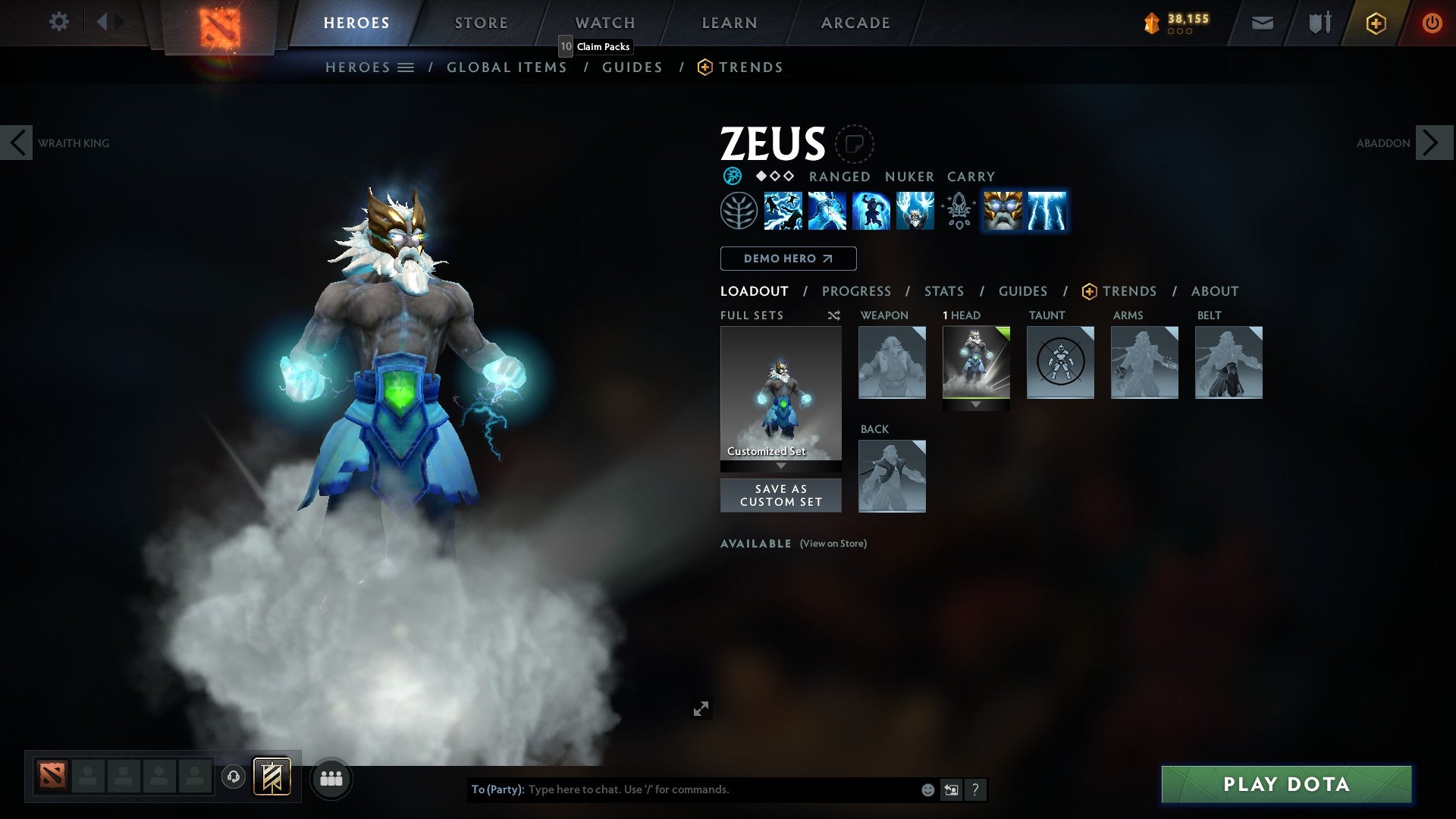Toggle the shuffle next to FULL SETS
The width and height of the screenshot is (1456, 819).
click(833, 315)
